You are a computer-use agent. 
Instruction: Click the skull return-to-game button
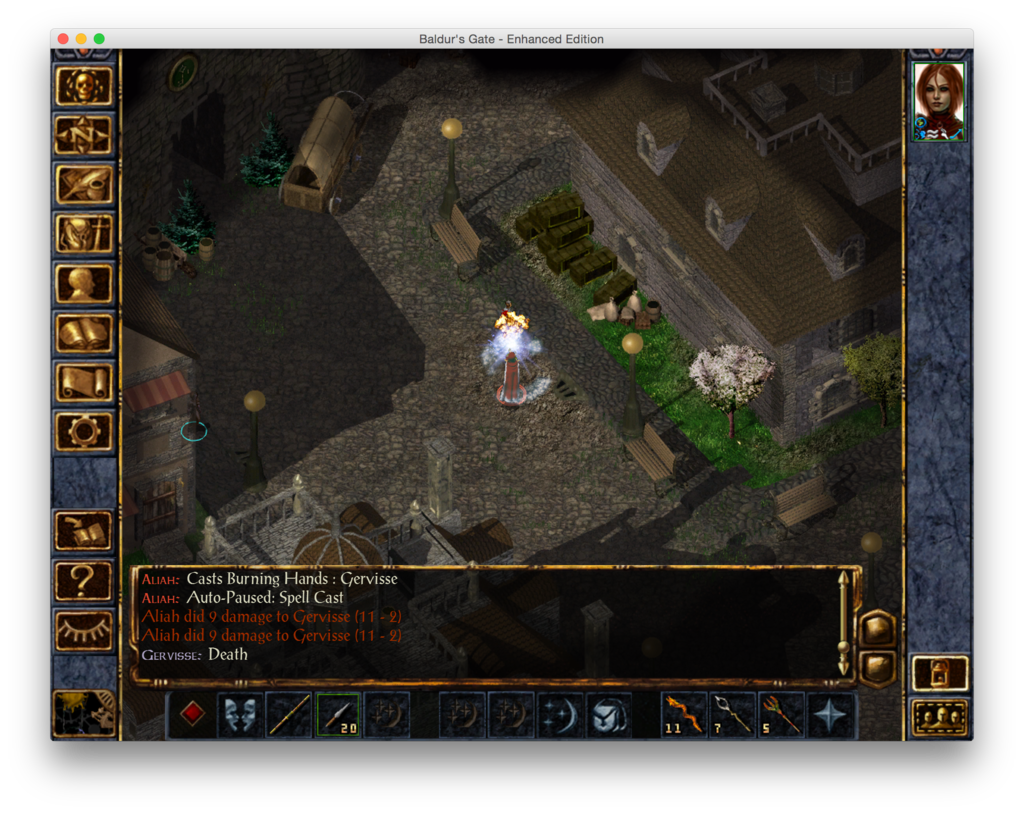[x=84, y=85]
